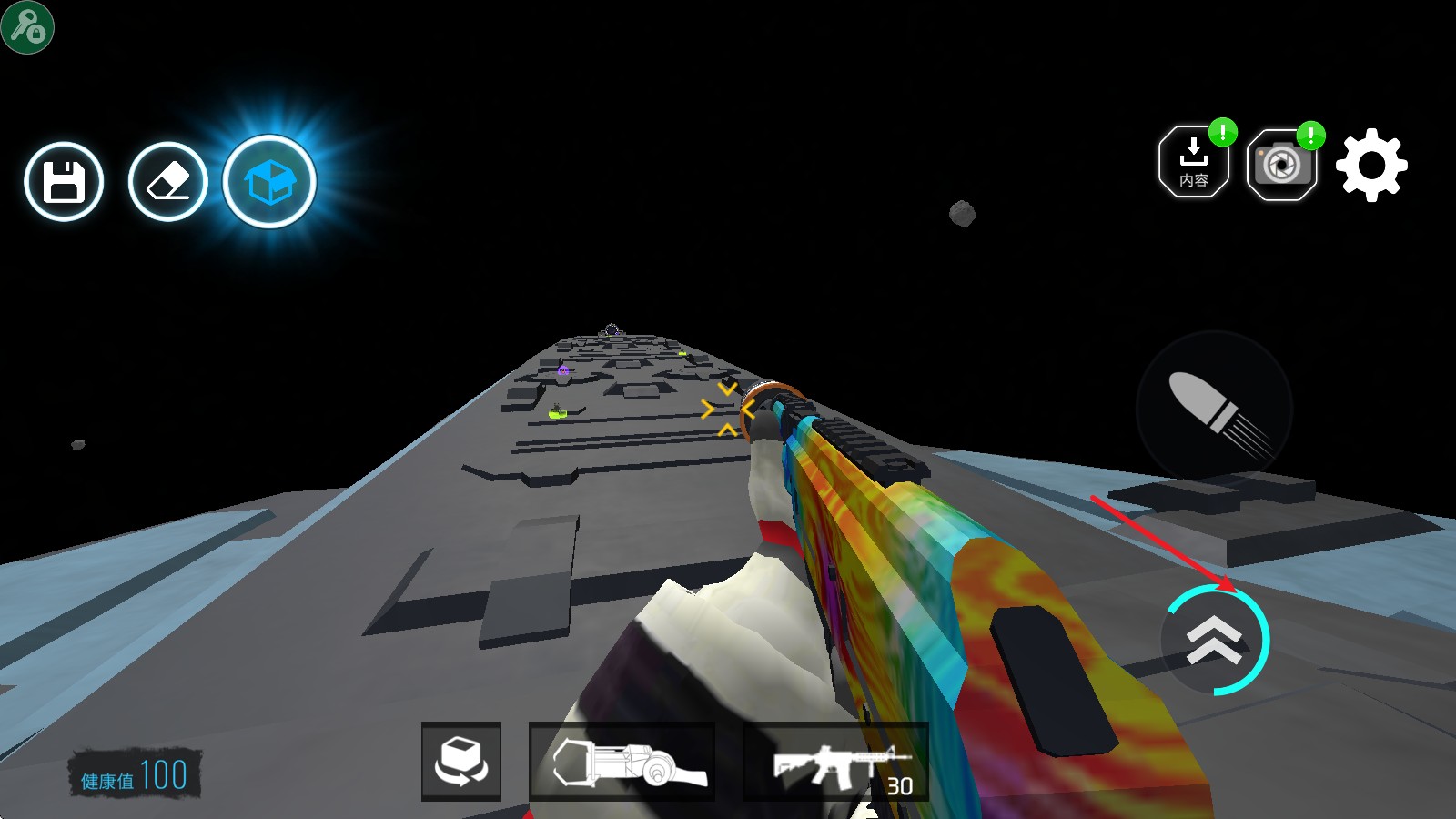The width and height of the screenshot is (1456, 819).
Task: Select the rotating cube hotbar slot
Action: click(461, 761)
